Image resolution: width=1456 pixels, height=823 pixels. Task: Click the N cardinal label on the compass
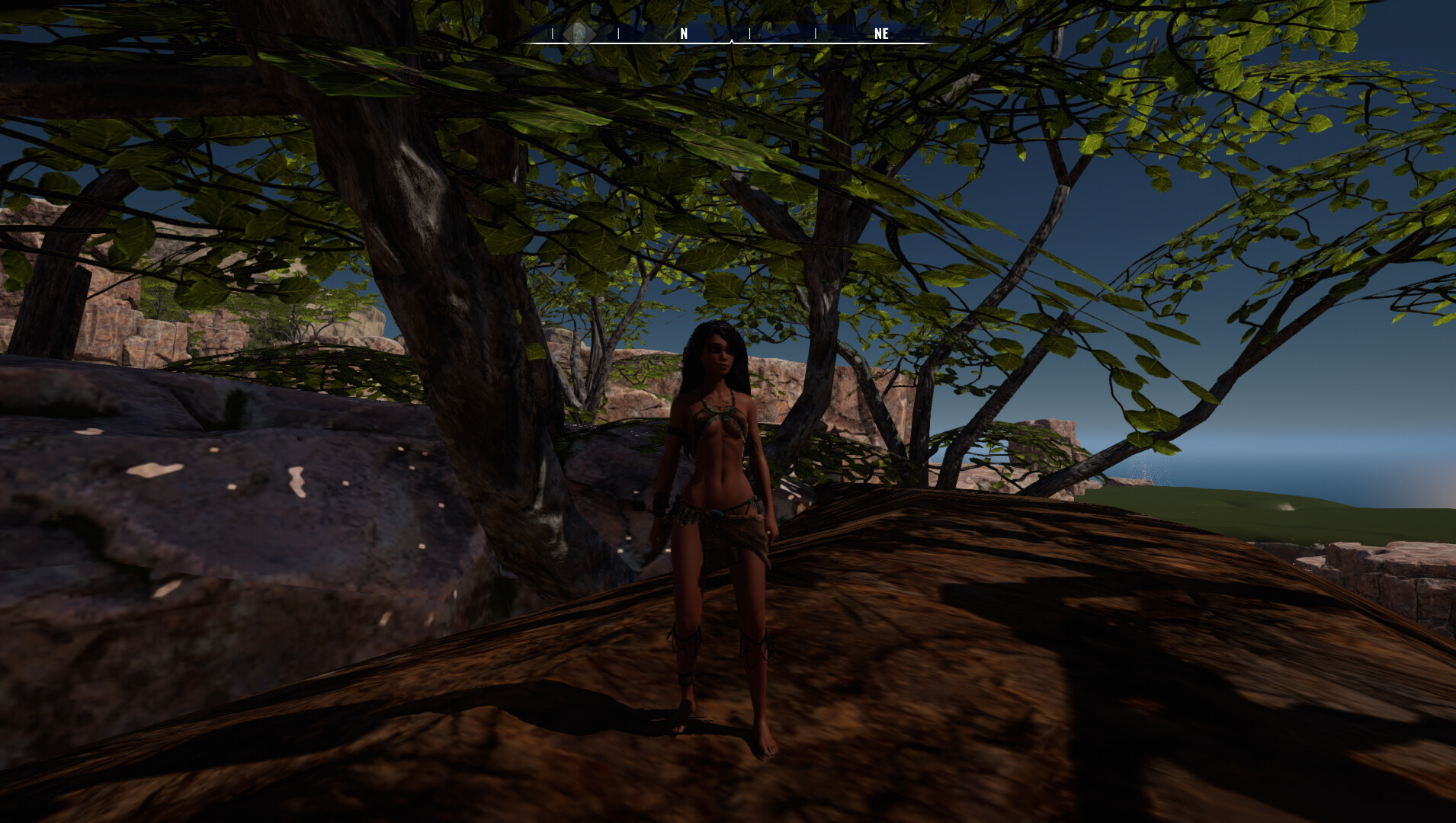[x=684, y=34]
